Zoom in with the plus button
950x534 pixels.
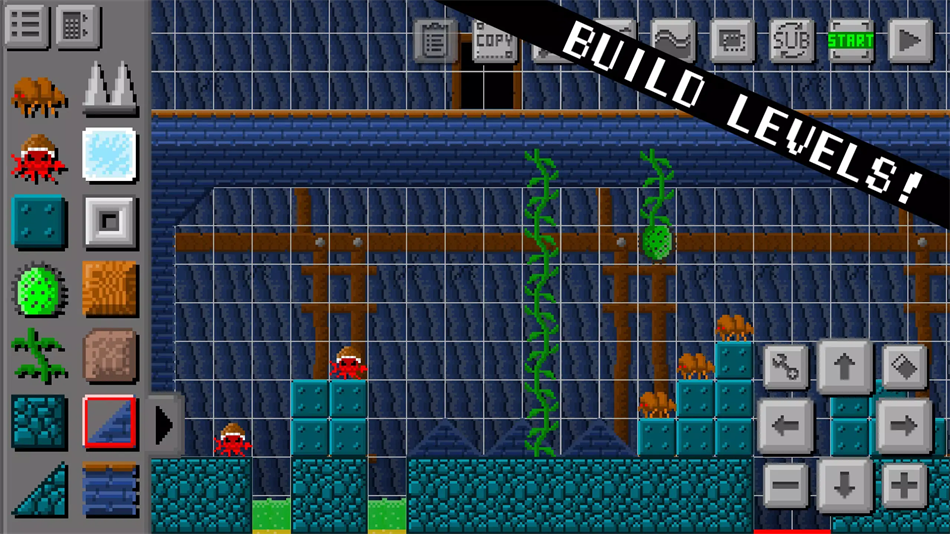(903, 486)
